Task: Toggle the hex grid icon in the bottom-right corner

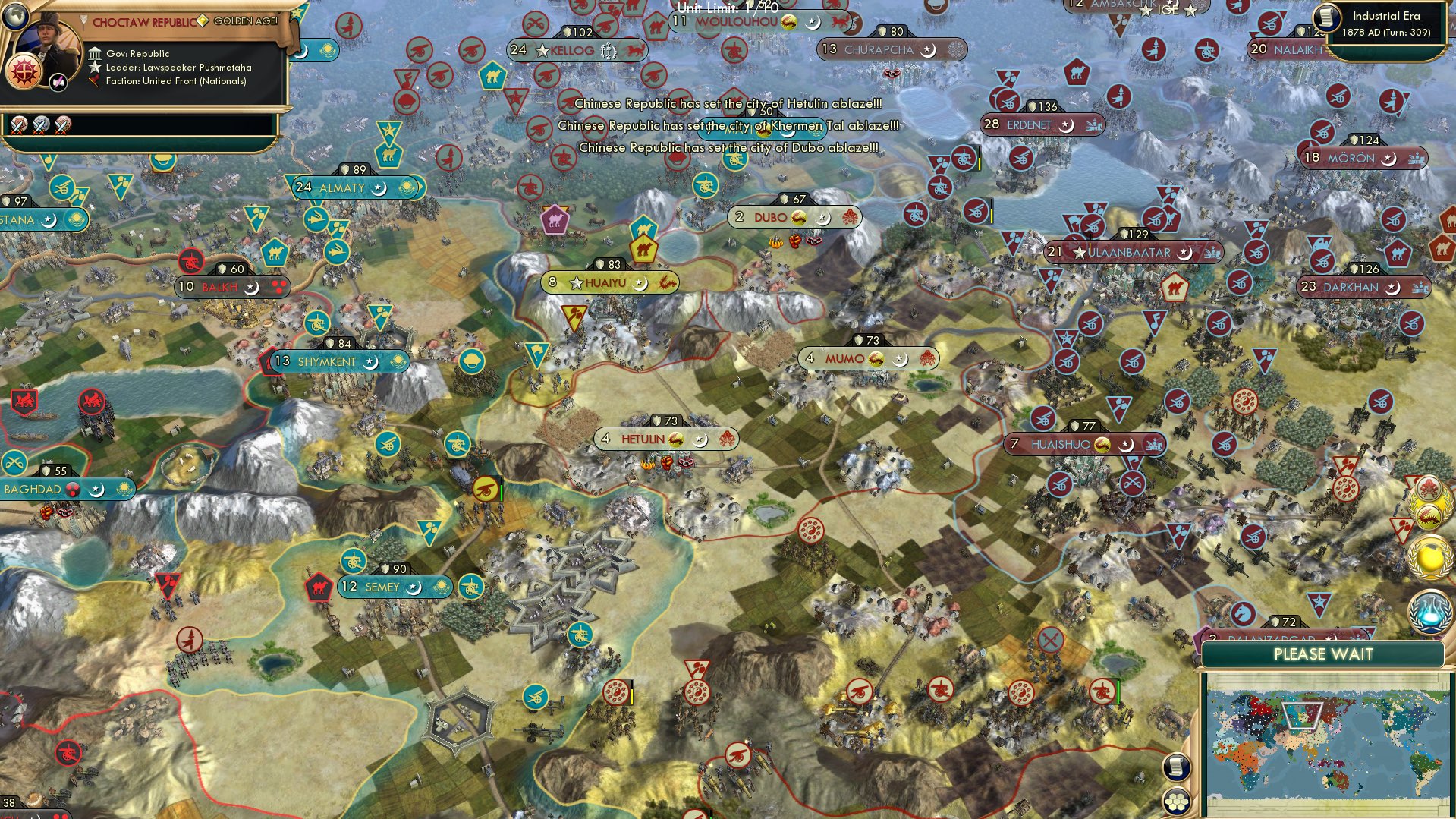Action: 1177,801
